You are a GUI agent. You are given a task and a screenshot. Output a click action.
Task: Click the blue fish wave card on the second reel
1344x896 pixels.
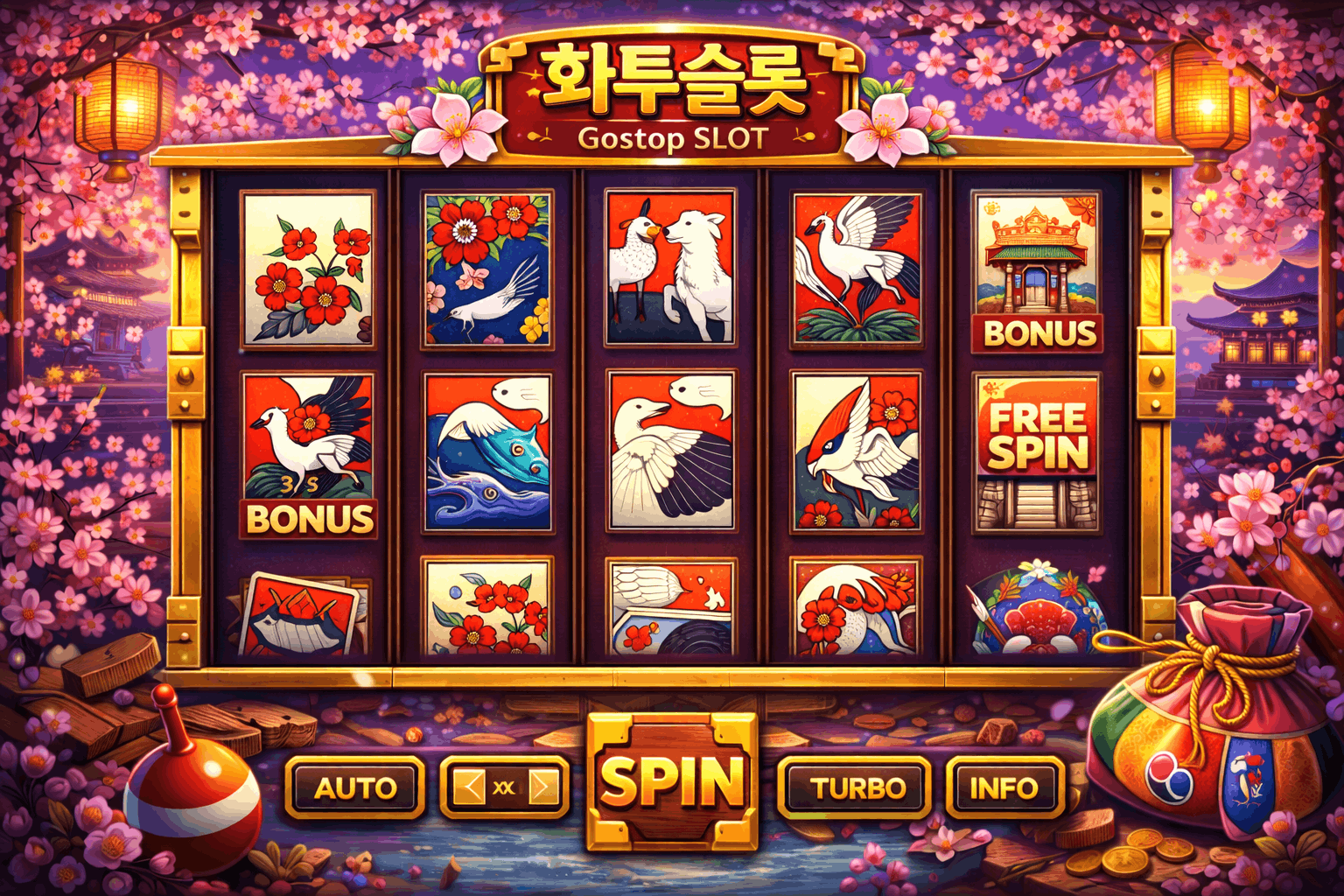coord(488,451)
